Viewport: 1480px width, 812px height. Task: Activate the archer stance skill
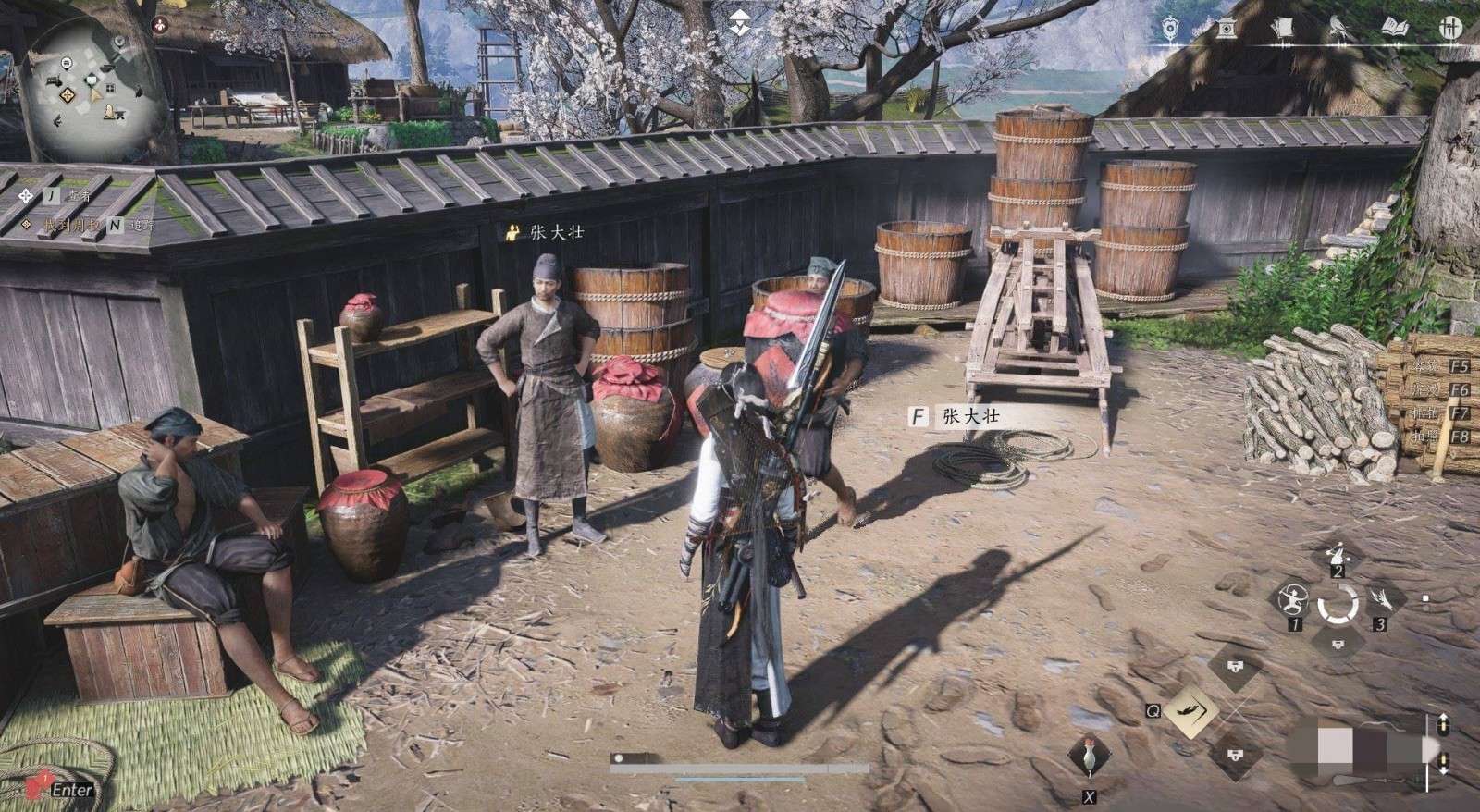pyautogui.click(x=1292, y=601)
